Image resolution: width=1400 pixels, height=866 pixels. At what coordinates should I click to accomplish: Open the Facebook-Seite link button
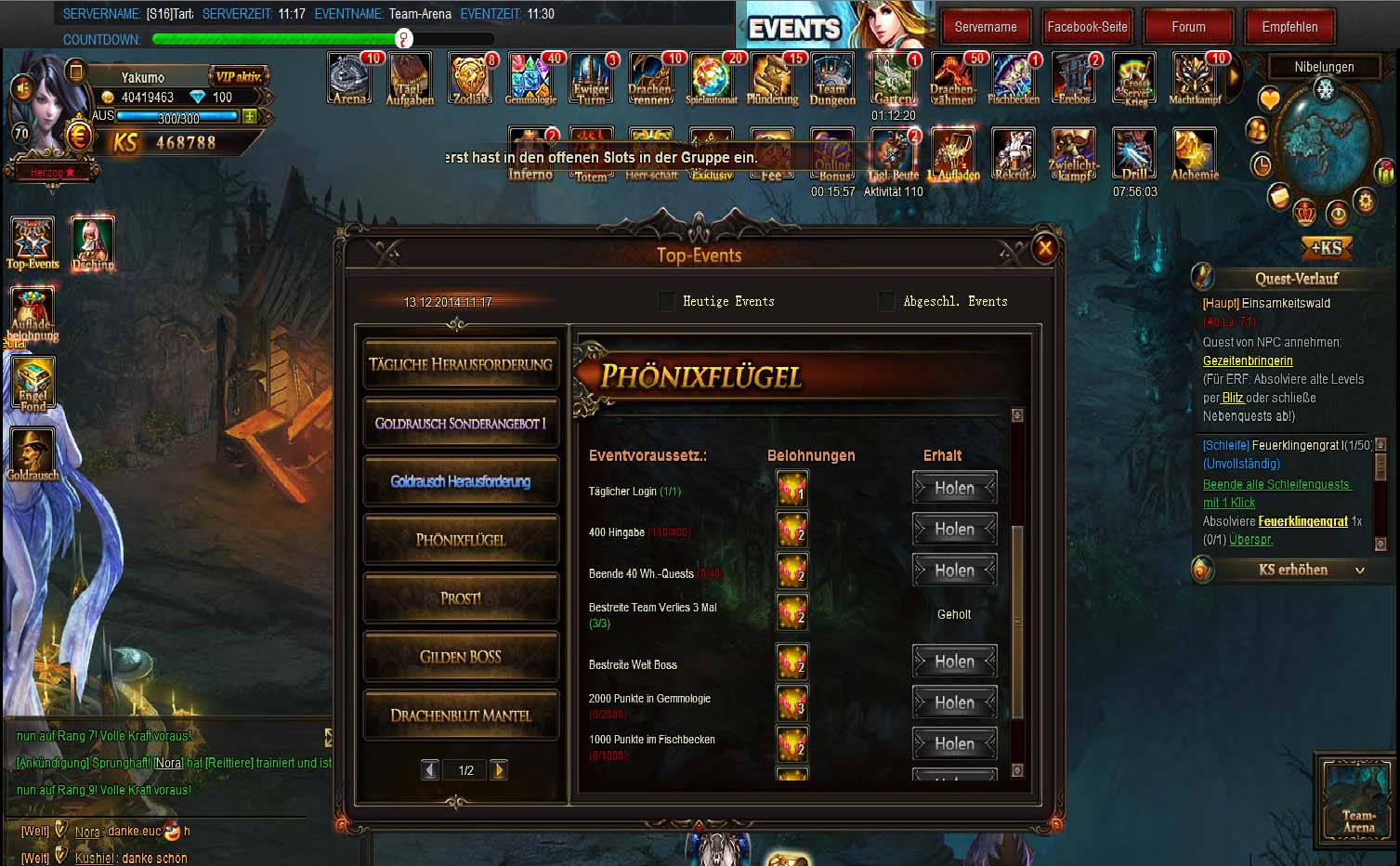[x=1087, y=27]
